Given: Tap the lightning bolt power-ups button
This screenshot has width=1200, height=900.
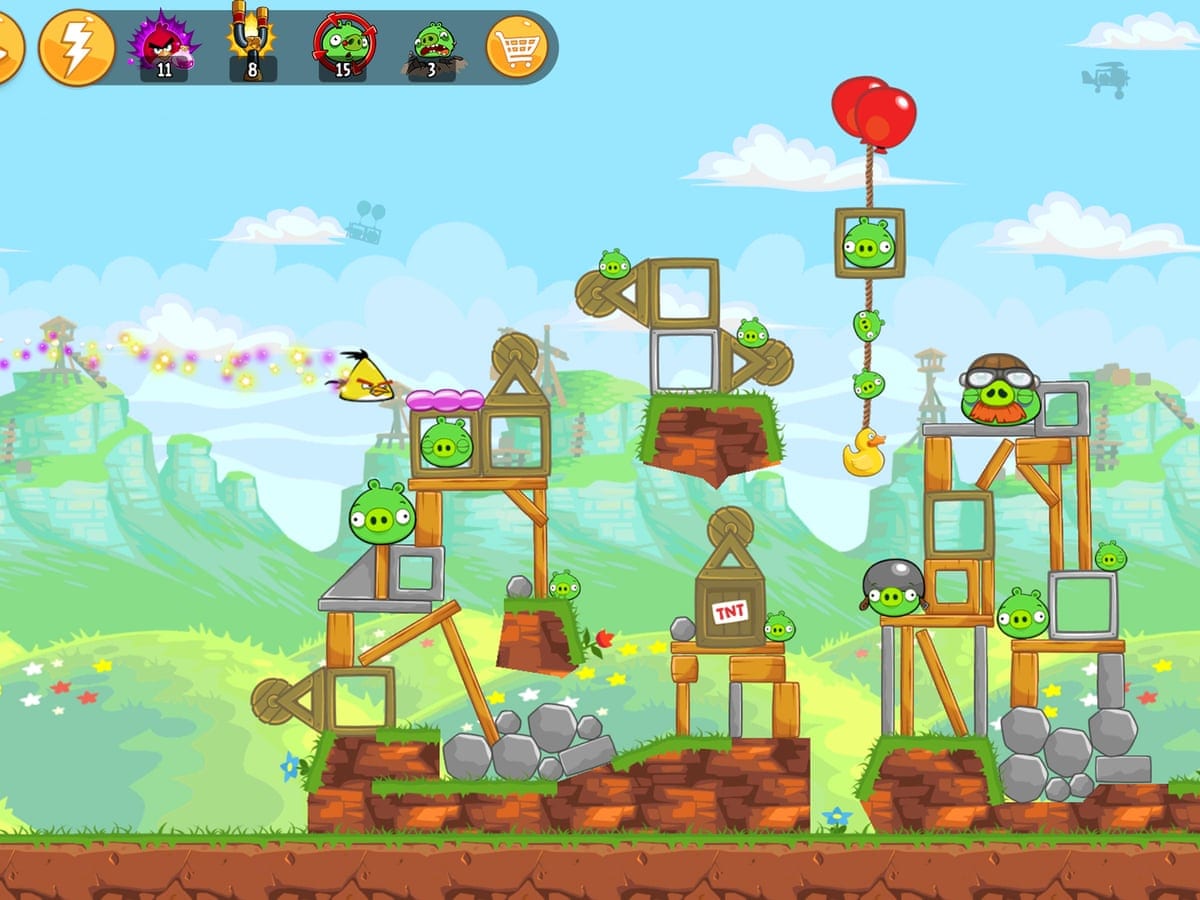Looking at the screenshot, I should pos(75,47).
